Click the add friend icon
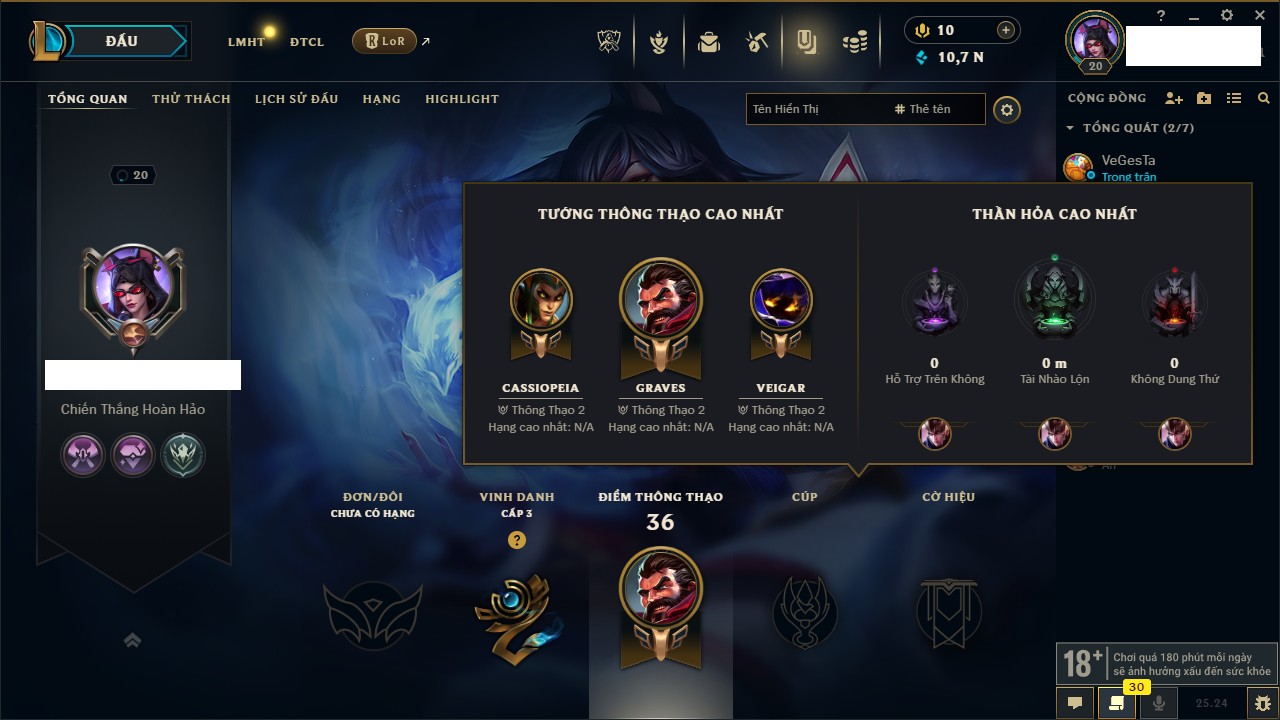This screenshot has height=720, width=1280. 1174,98
